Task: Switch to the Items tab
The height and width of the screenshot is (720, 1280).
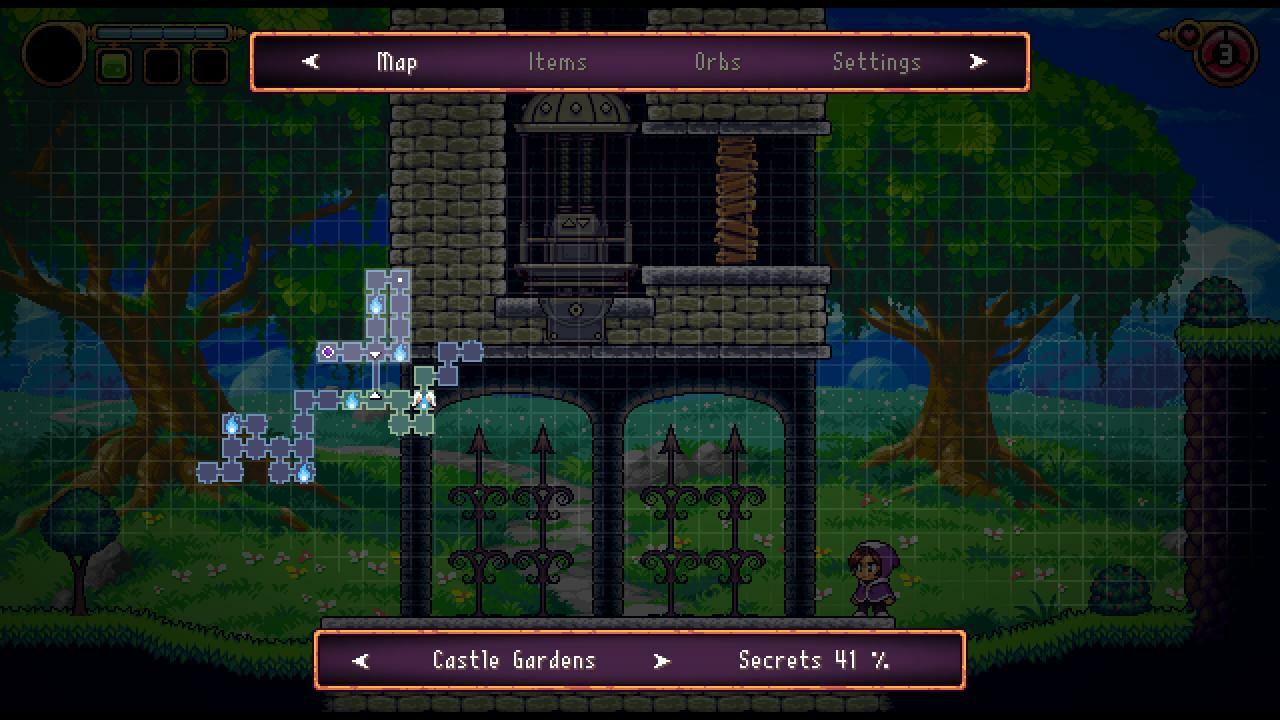Action: [x=558, y=62]
